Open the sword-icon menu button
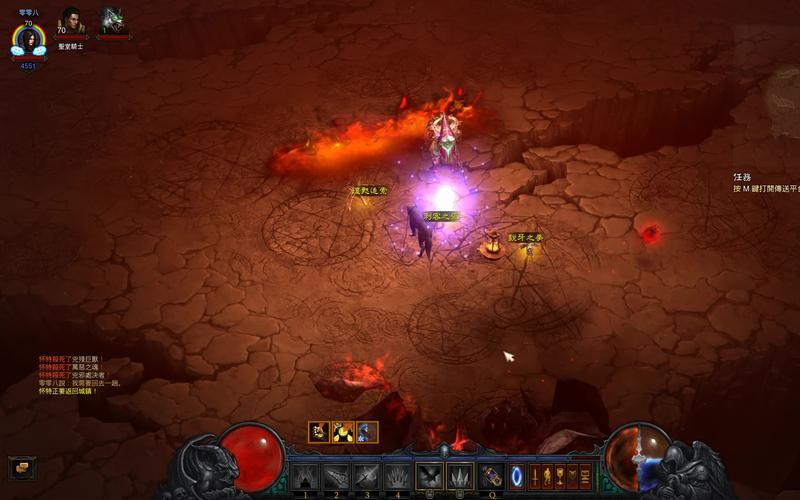This screenshot has width=800, height=500. click(535, 476)
